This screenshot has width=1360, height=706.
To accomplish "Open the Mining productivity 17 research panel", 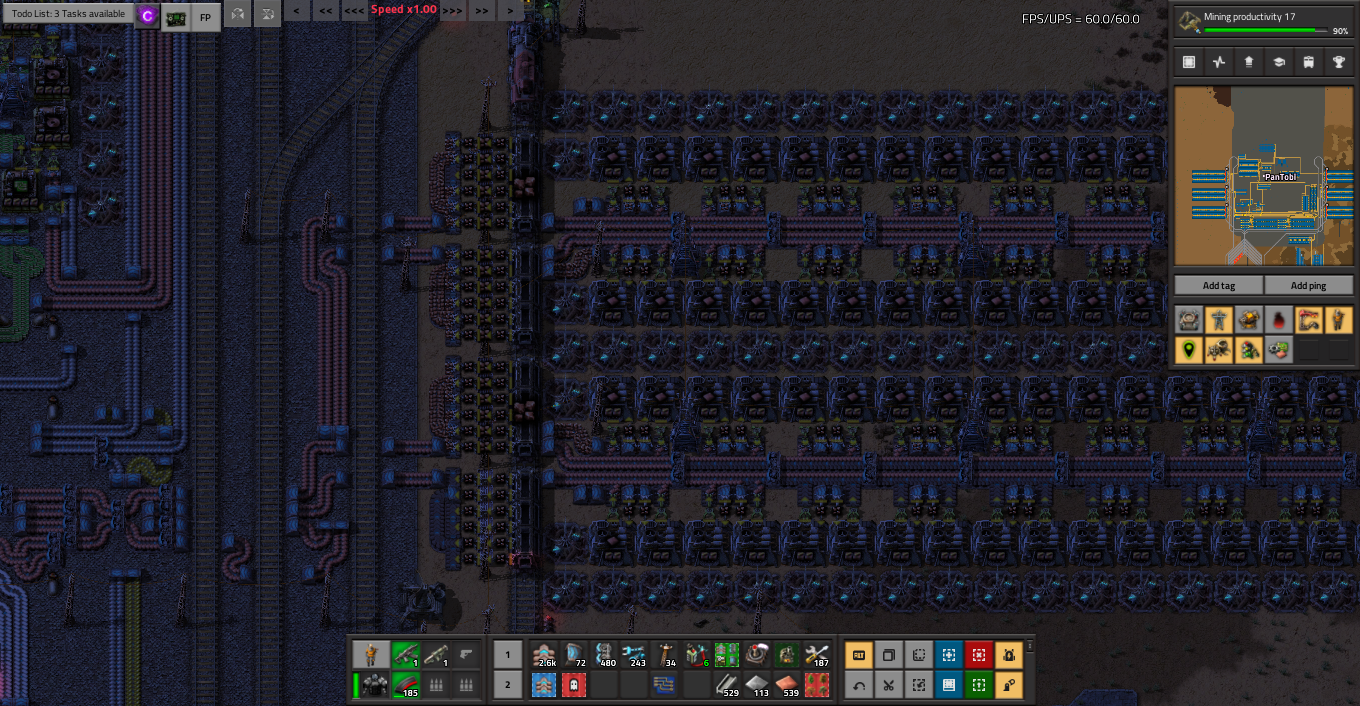I will pos(1264,22).
